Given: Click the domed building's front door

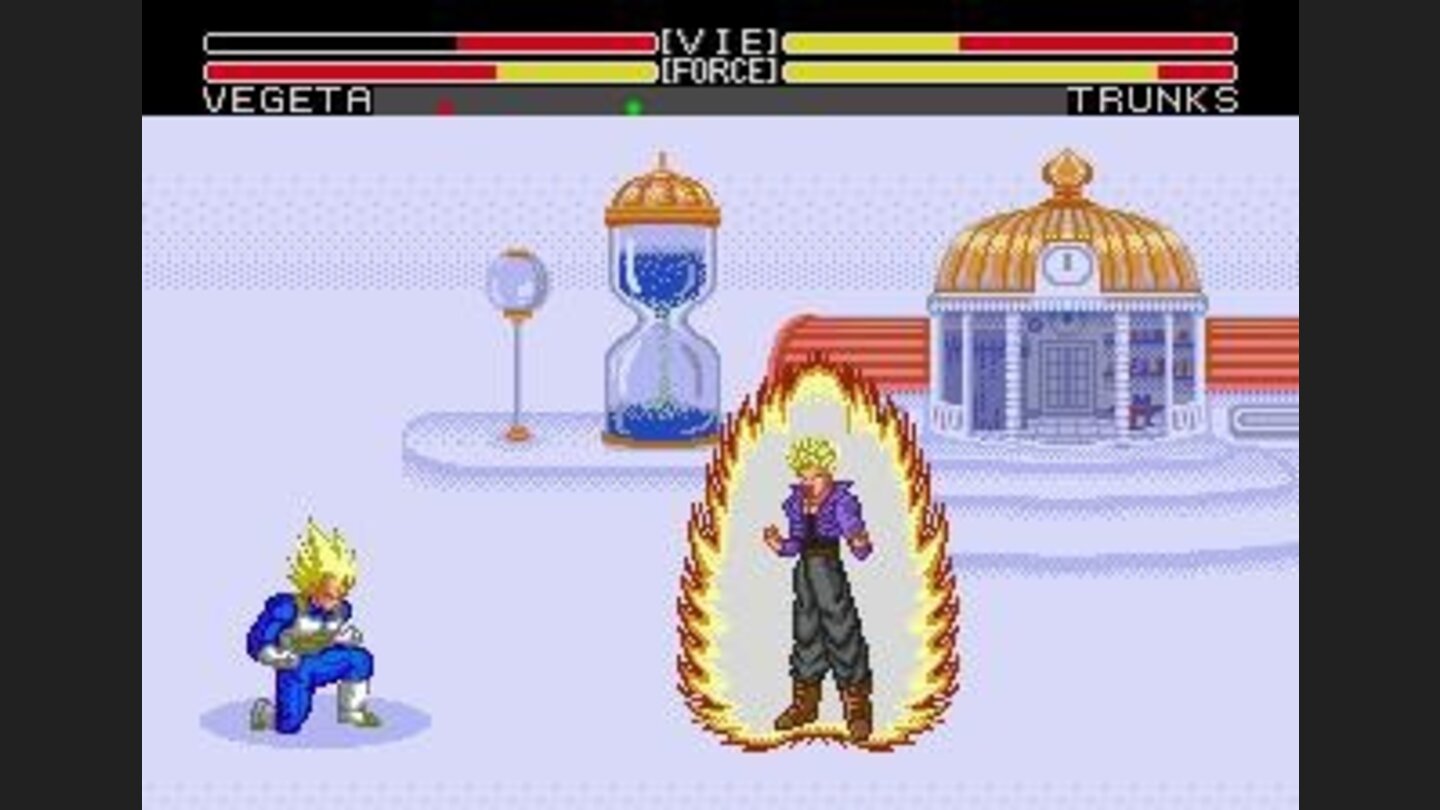Looking at the screenshot, I should [x=1068, y=375].
